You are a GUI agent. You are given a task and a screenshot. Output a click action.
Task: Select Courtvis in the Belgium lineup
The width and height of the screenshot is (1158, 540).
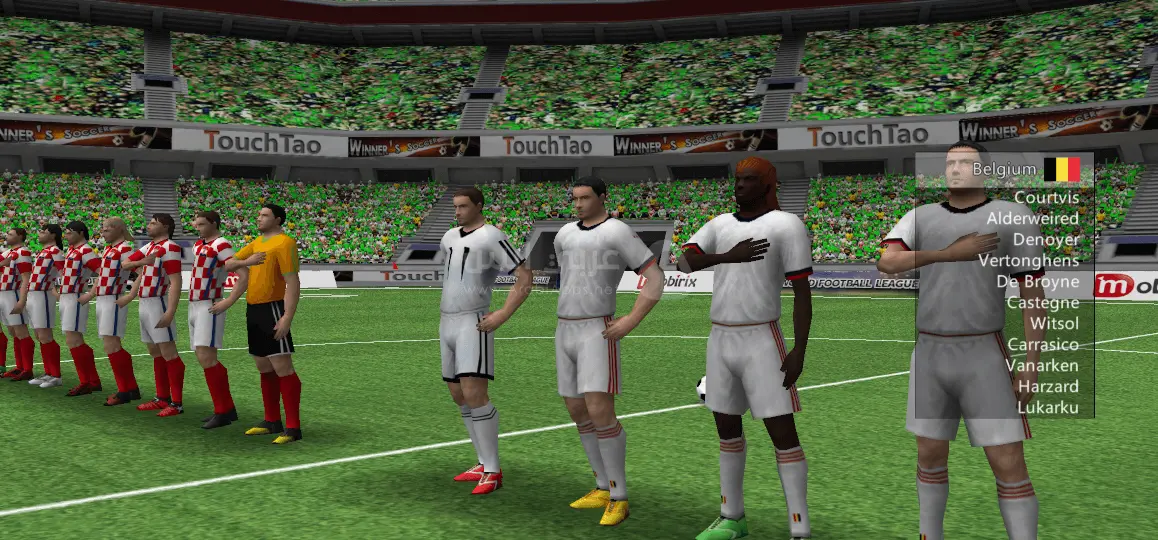(1046, 197)
